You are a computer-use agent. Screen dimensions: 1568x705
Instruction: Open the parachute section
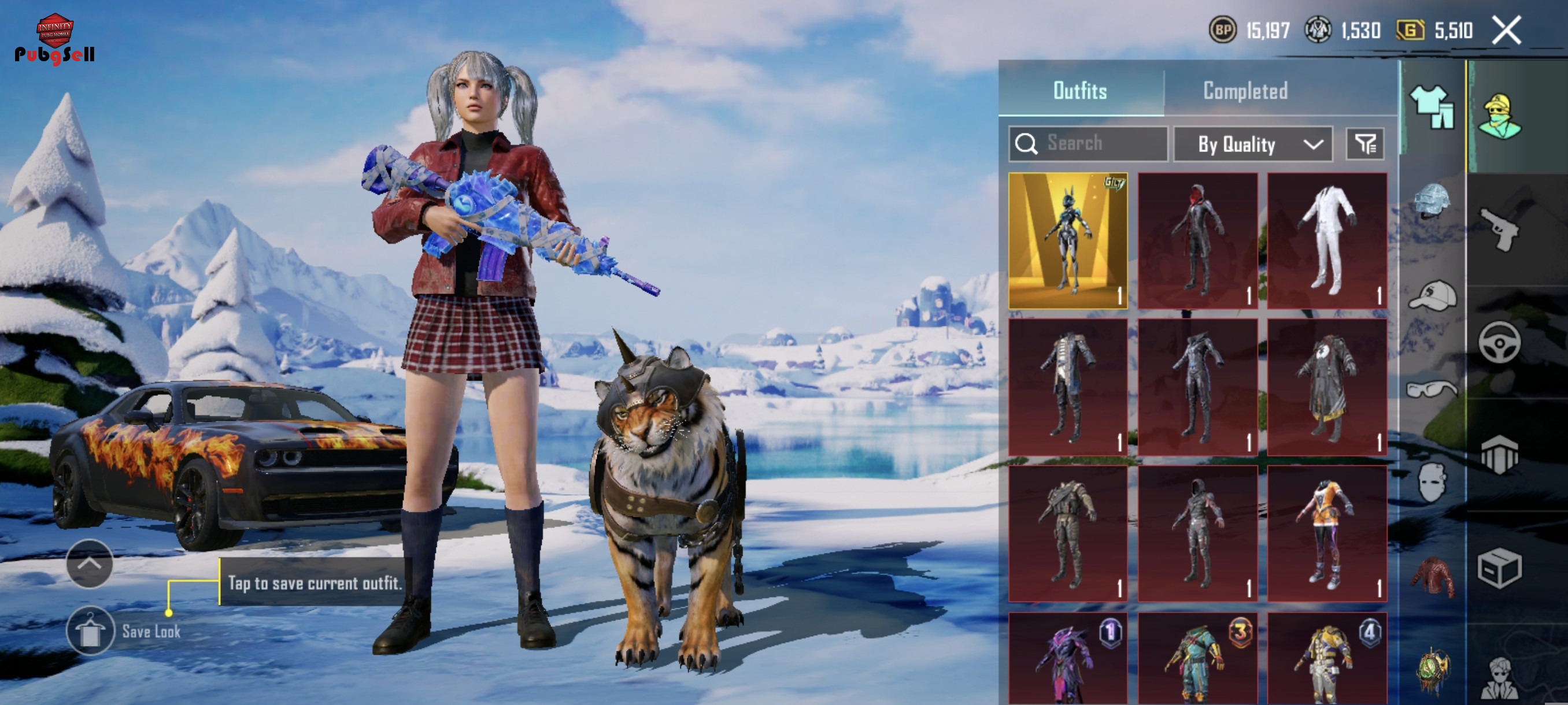click(x=1499, y=454)
